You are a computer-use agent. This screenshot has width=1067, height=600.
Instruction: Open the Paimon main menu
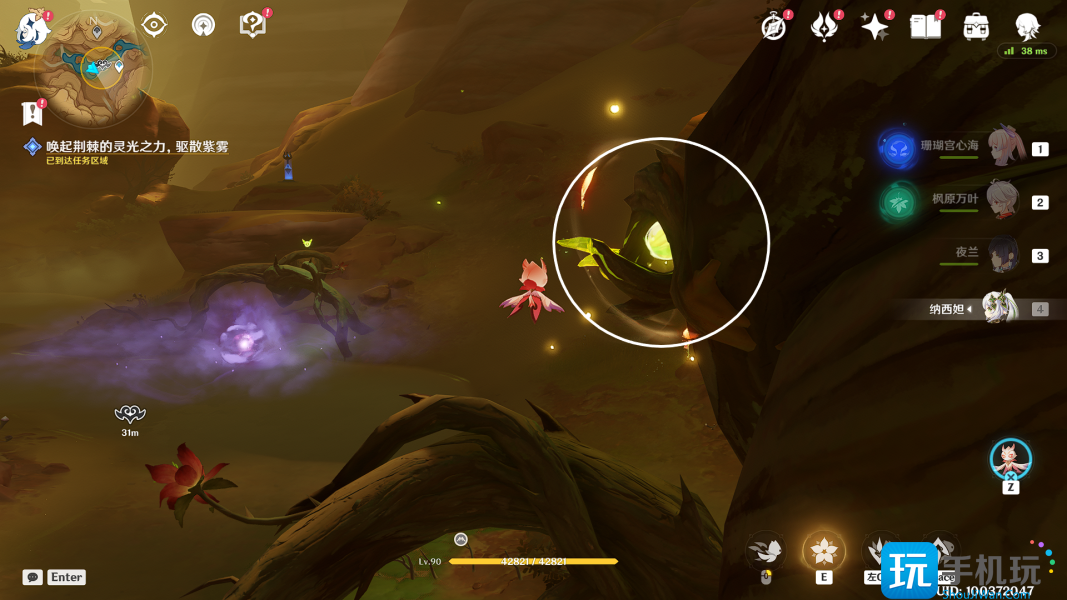click(x=33, y=28)
